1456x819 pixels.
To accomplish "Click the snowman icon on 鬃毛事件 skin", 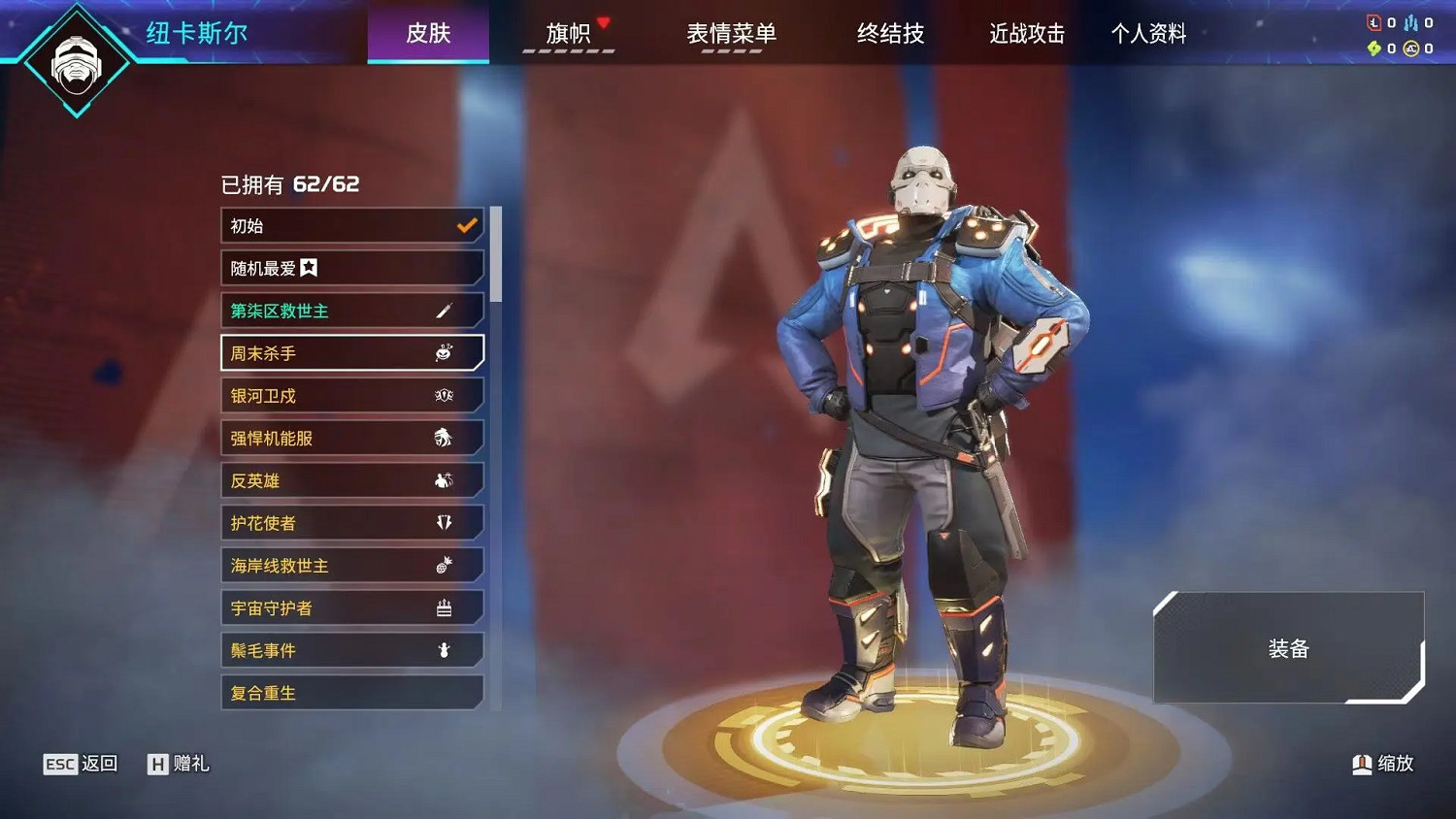I will [445, 649].
